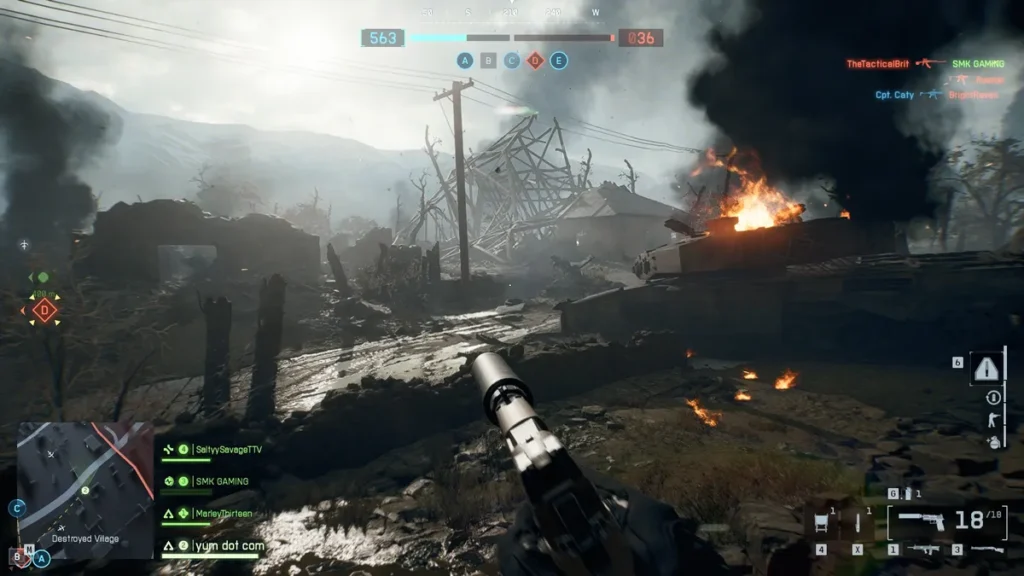This screenshot has width=1024, height=576.
Task: Select contested objective D diamond at top
Action: tap(535, 60)
